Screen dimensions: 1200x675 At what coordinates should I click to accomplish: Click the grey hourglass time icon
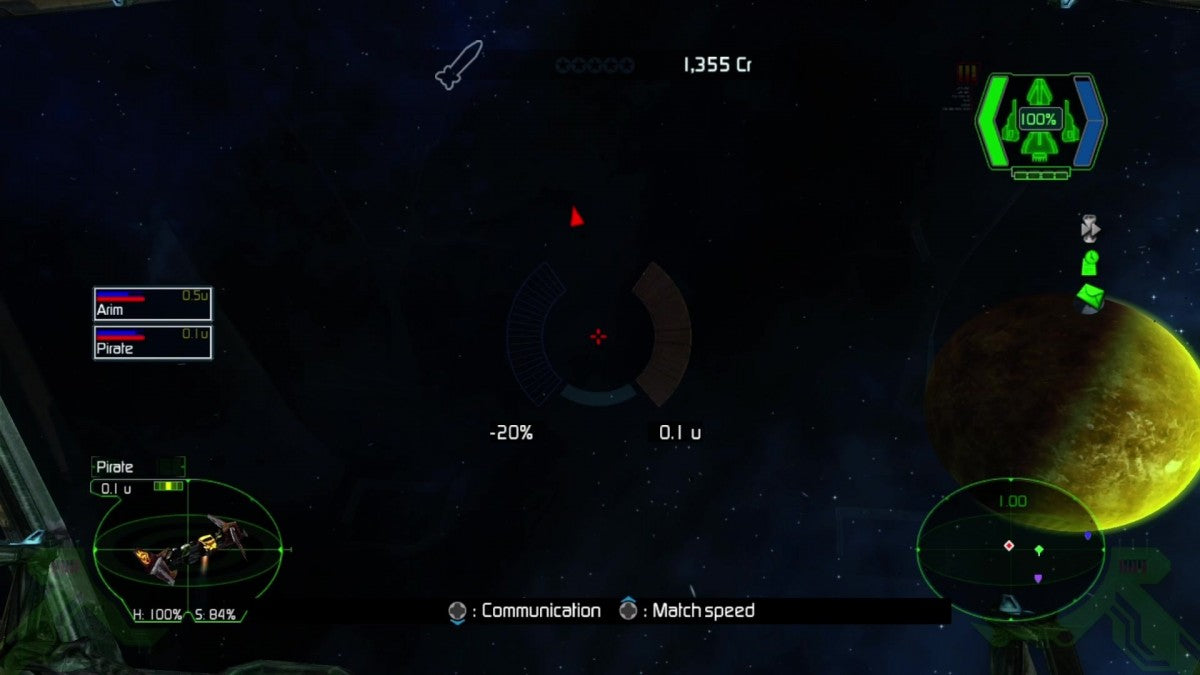coord(1090,229)
